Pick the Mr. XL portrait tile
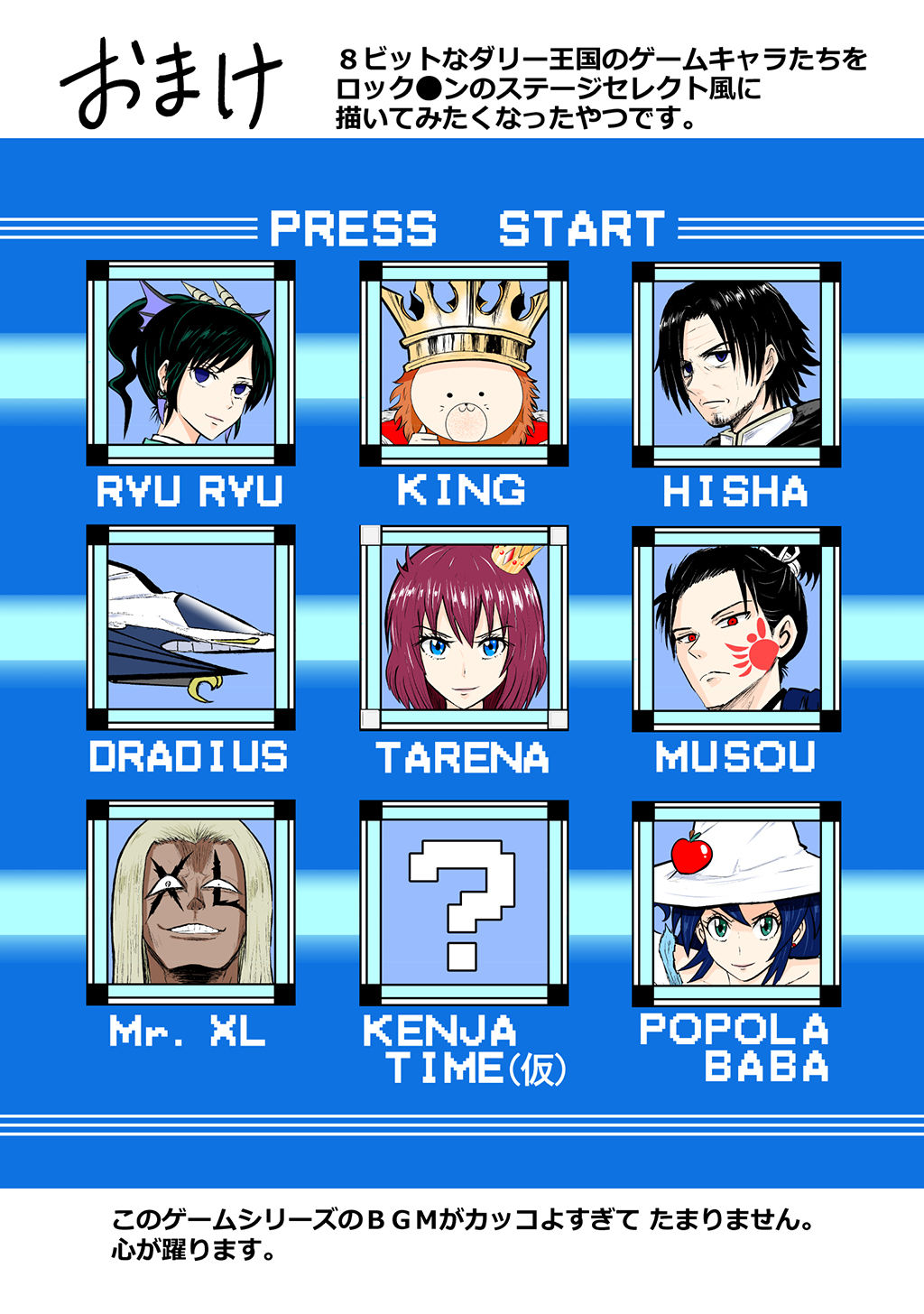 coord(190,902)
